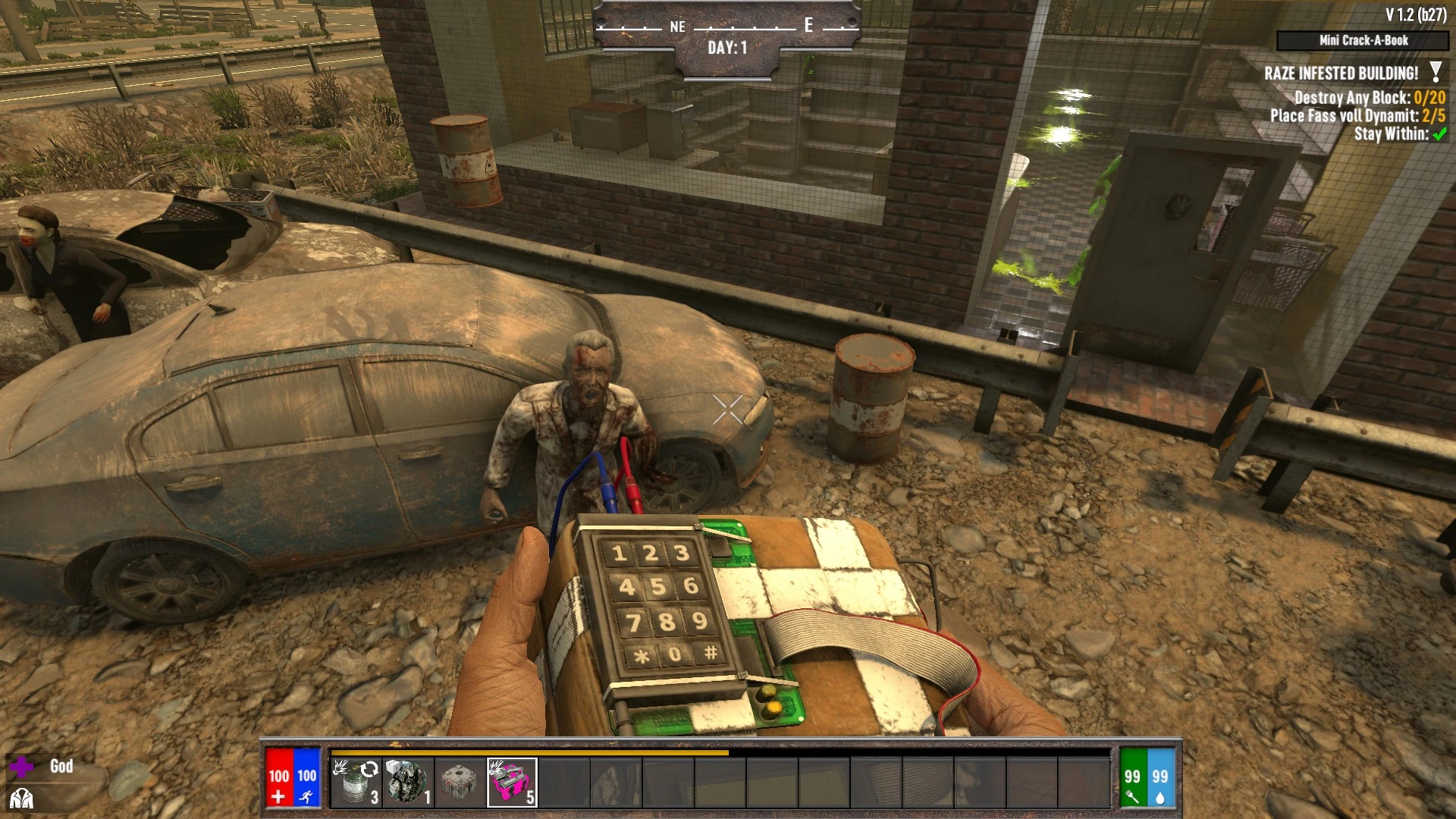Select the round camouflage item hotbar slot

408,782
